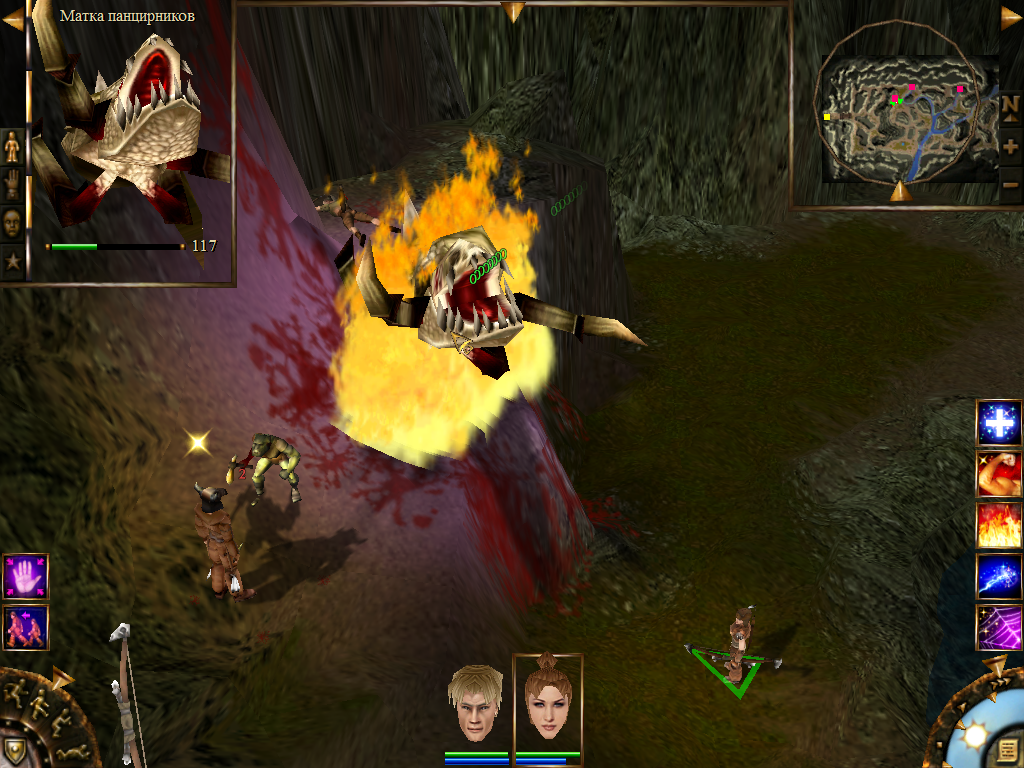Open the face tab on target panel
Screen dimensions: 1024x768
tap(12, 223)
